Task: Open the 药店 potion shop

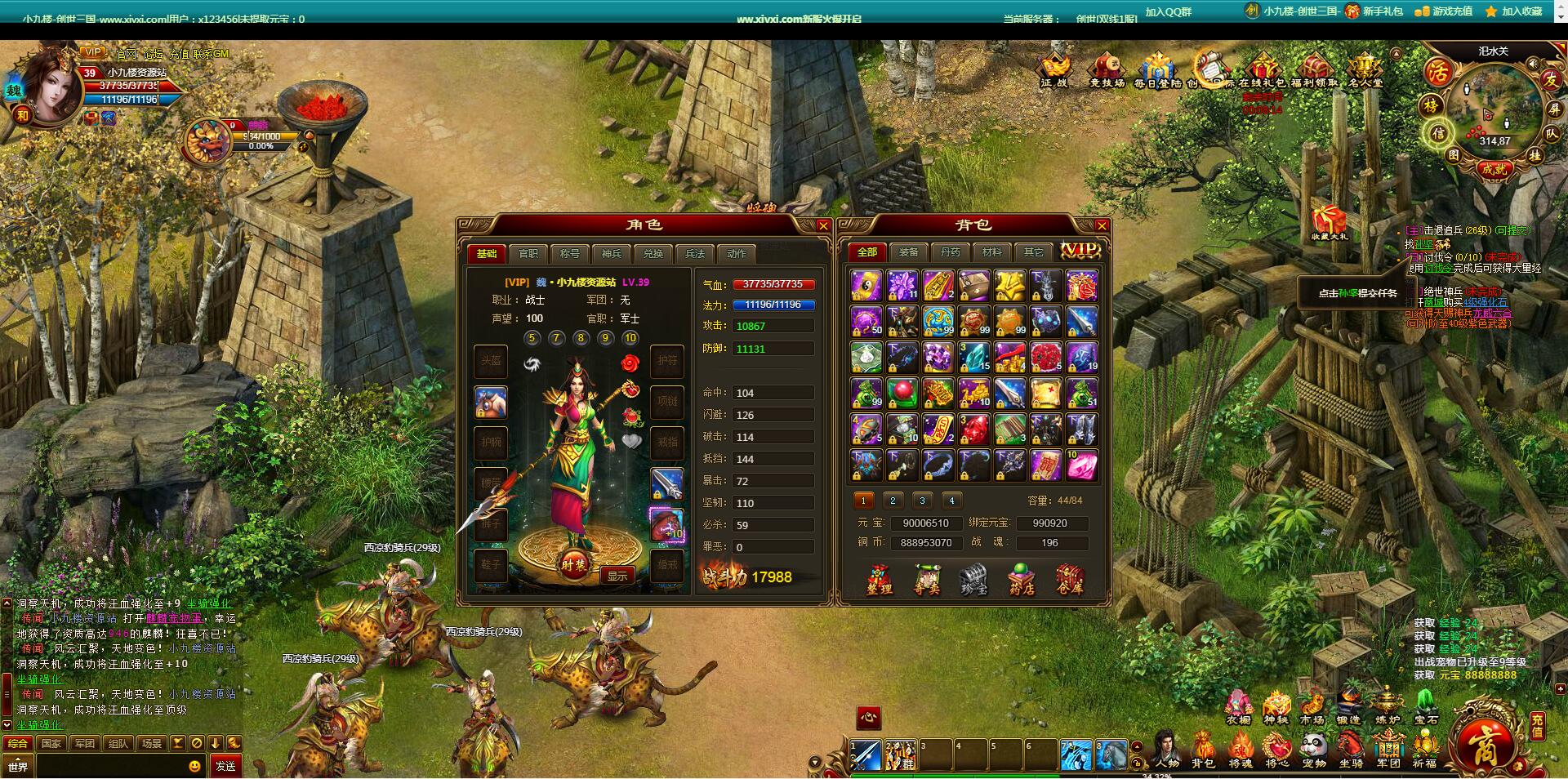Action: coord(1022,580)
